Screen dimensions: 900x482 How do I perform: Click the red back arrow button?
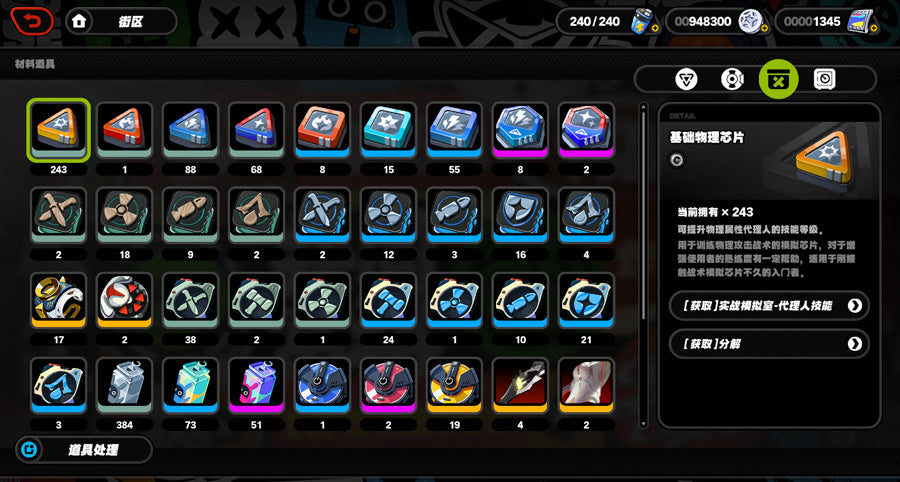[33, 20]
